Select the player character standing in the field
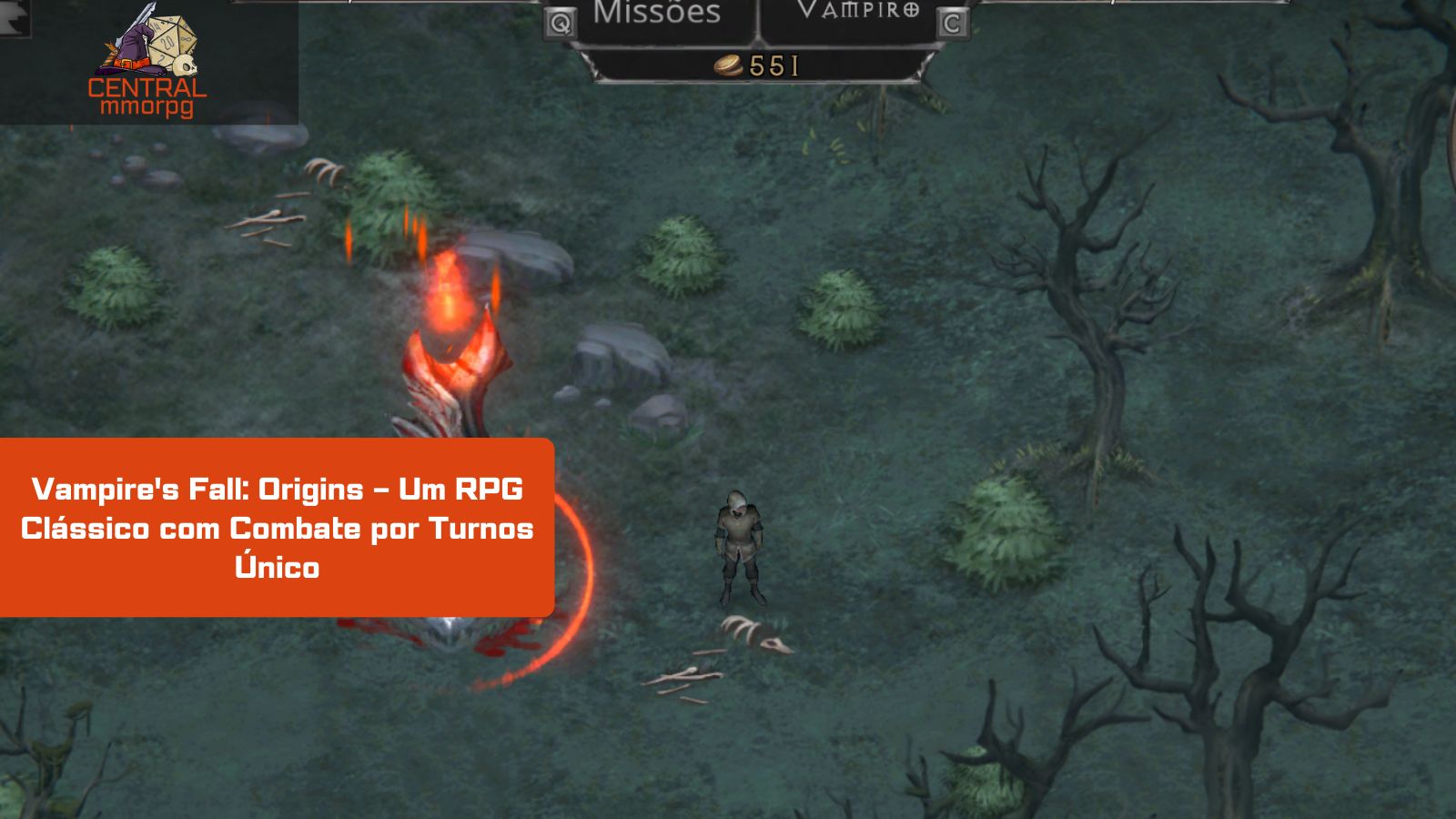This screenshot has width=1456, height=819. tap(739, 541)
